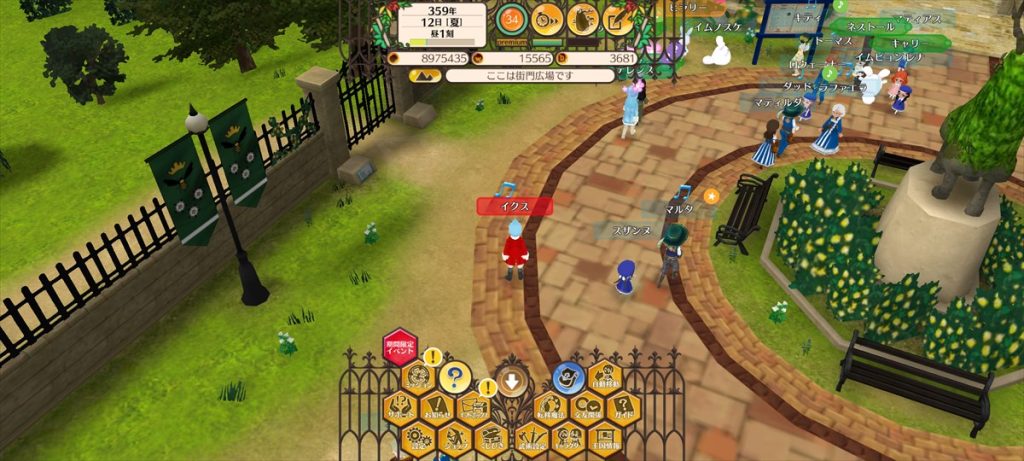1024x461 pixels.
Task: Activate 自動移動 auto-move
Action: tap(605, 377)
